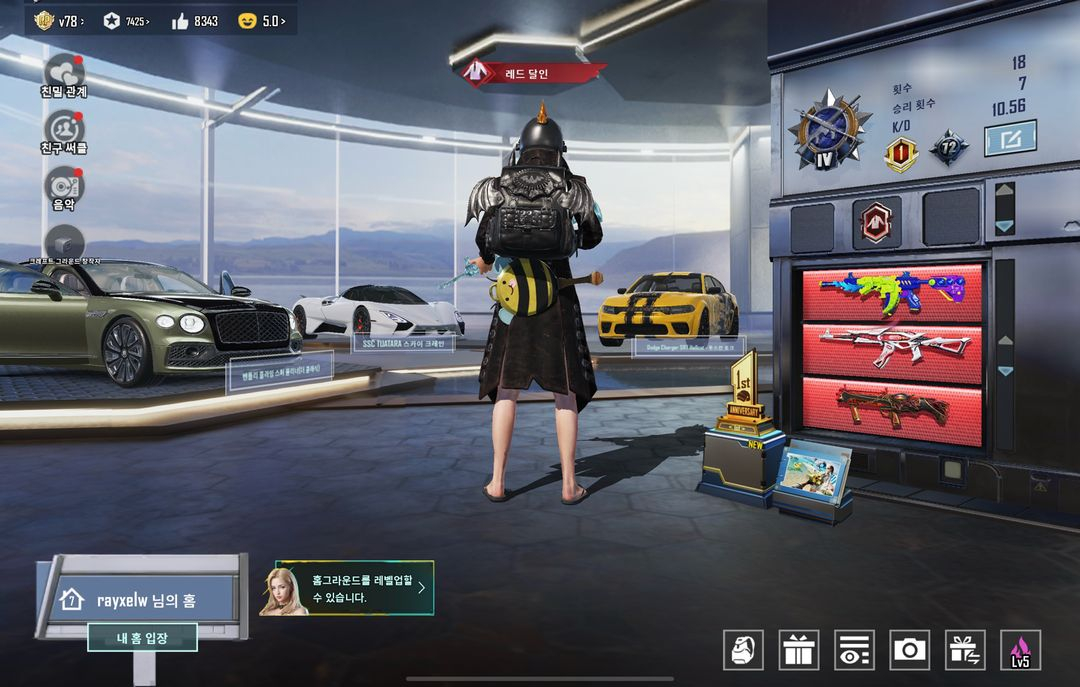Select the red outfit badge slot
This screenshot has width=1080, height=687.
pos(876,222)
